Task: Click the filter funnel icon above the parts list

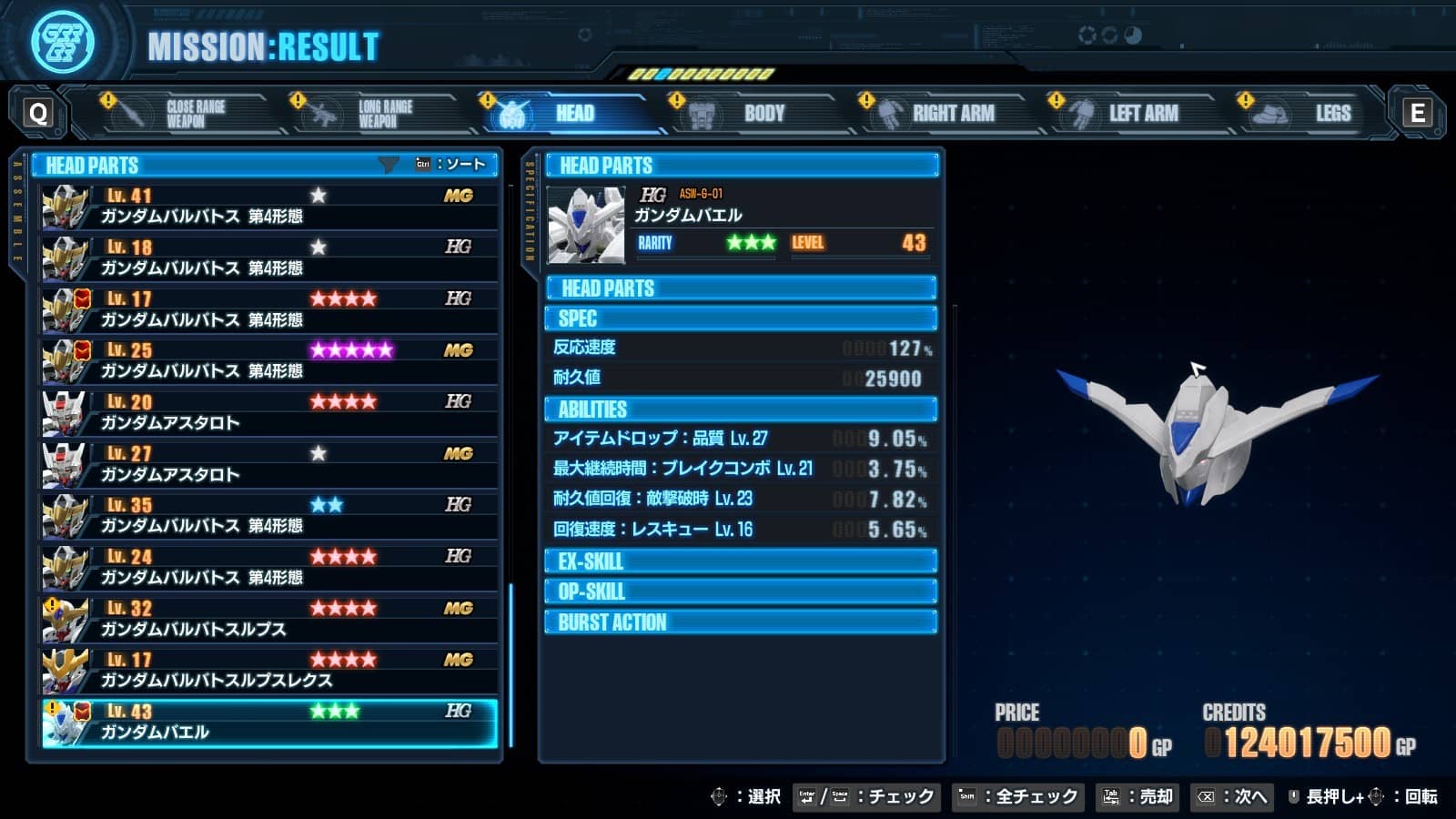Action: [389, 164]
